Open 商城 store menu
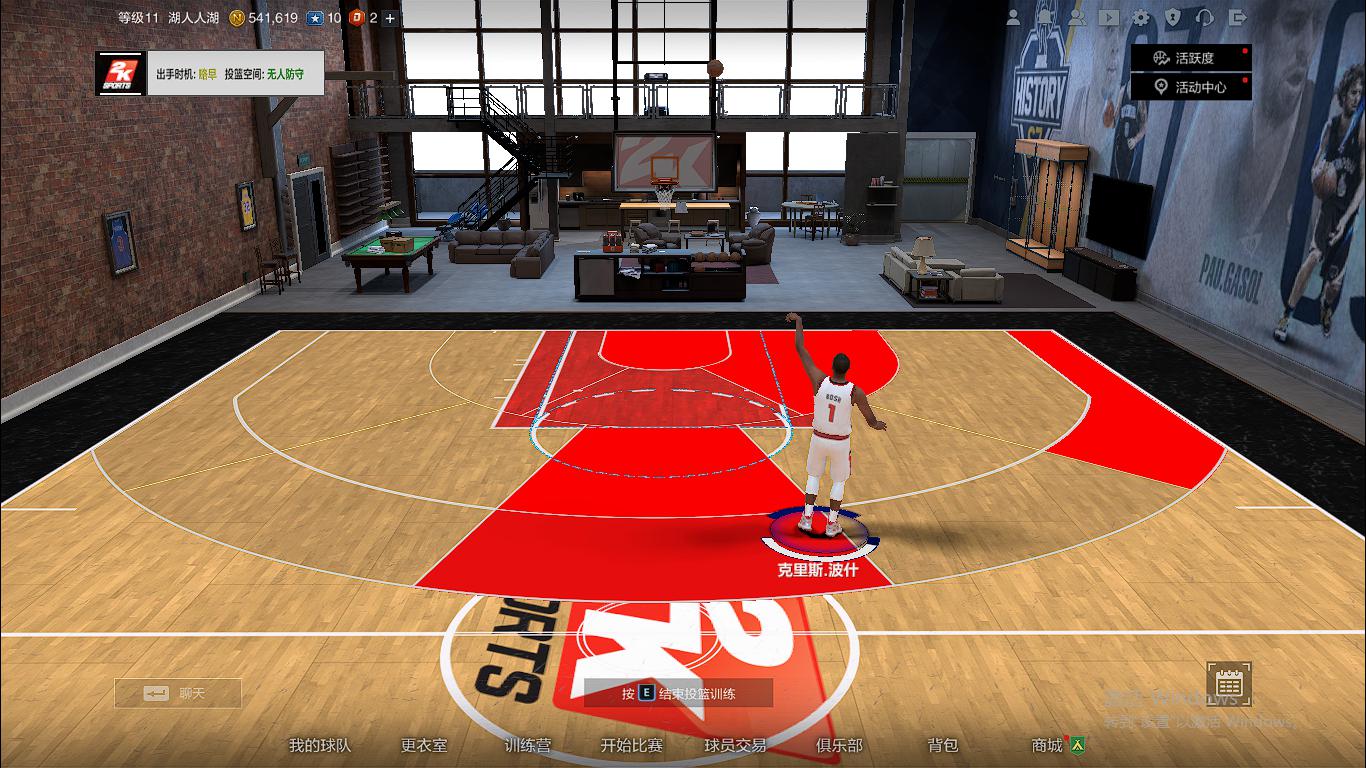This screenshot has width=1366, height=768. pos(1046,745)
